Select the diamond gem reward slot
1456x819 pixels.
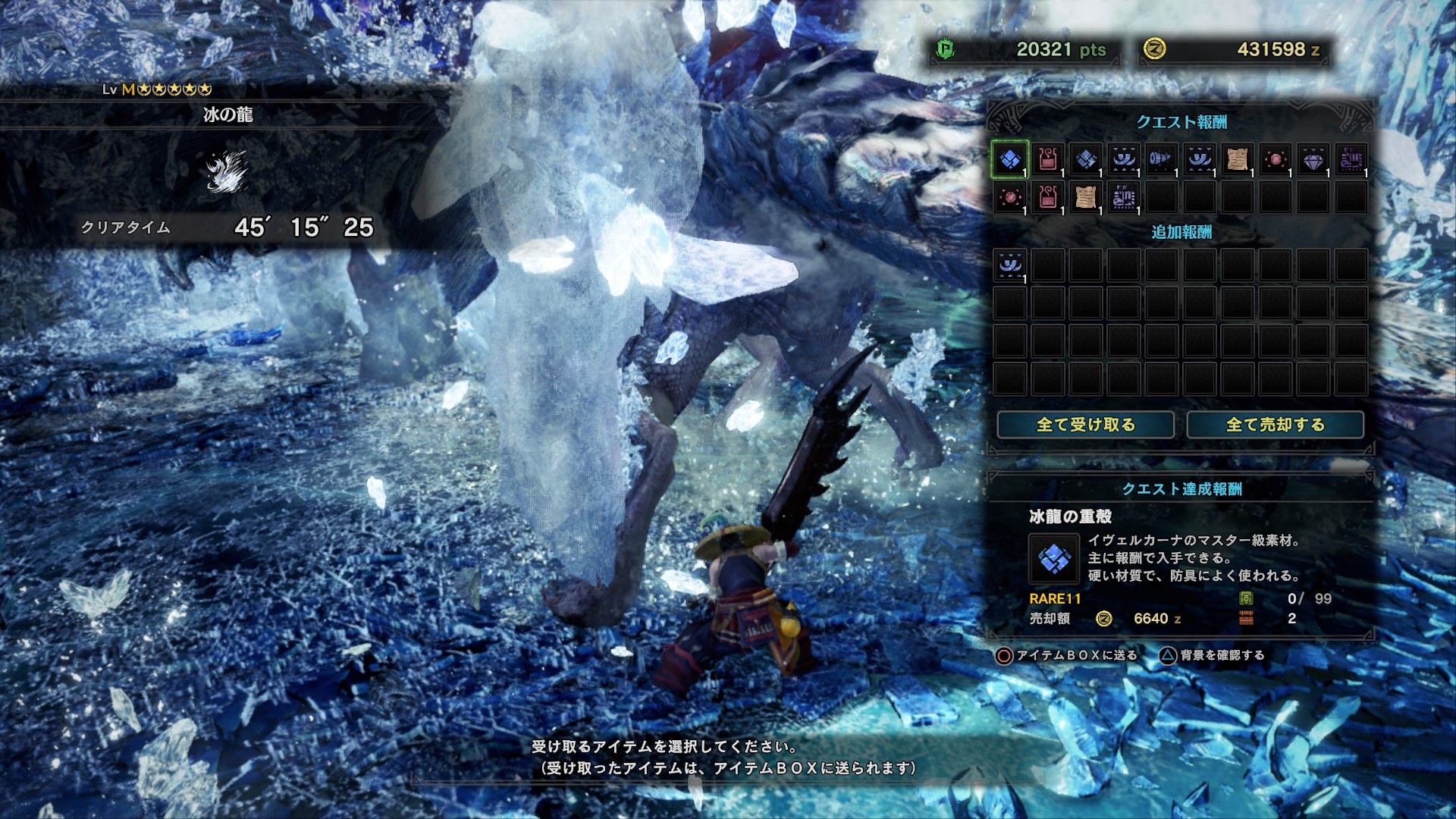(x=1313, y=159)
